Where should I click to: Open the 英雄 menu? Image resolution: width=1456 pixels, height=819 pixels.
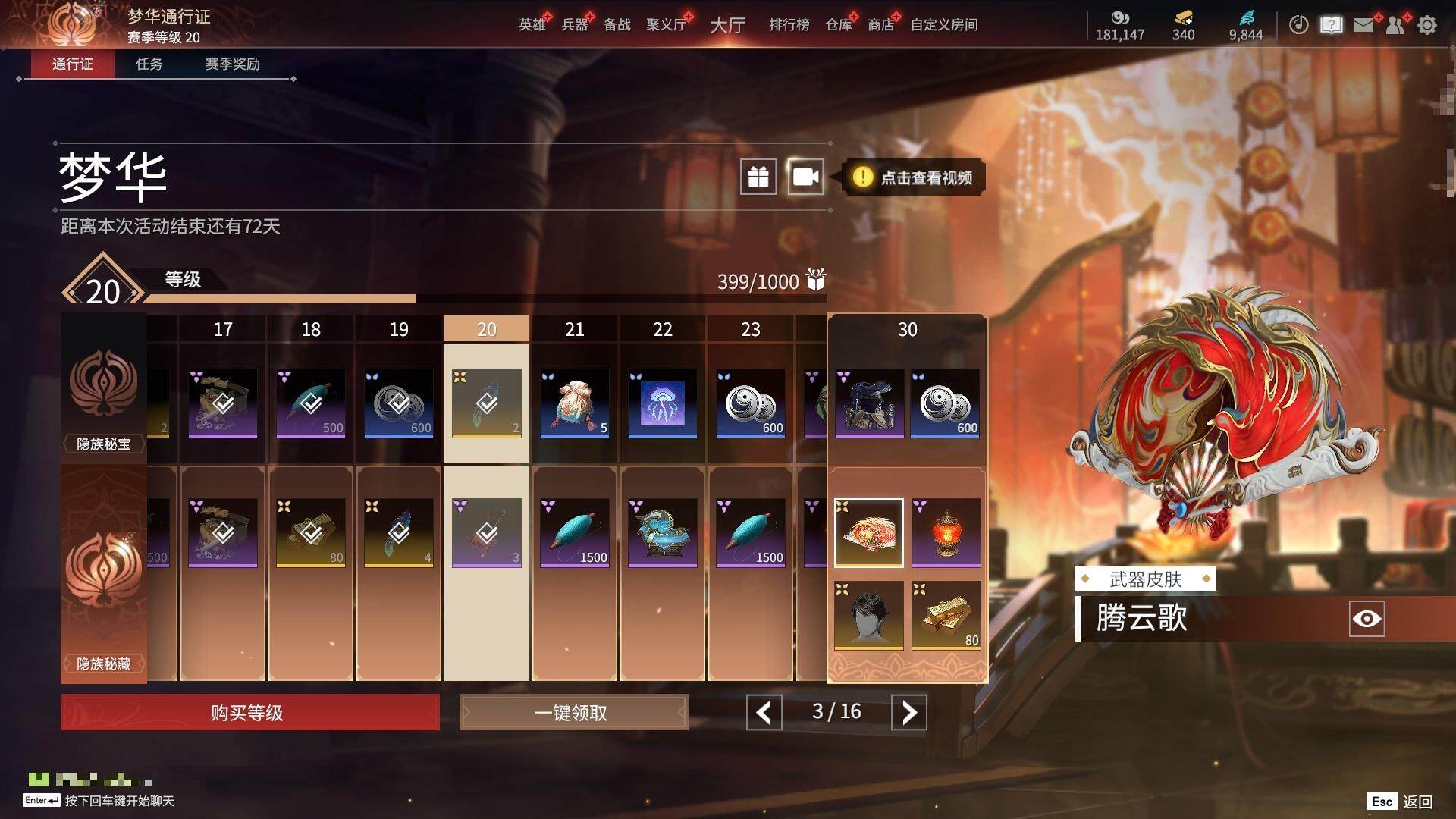point(532,25)
